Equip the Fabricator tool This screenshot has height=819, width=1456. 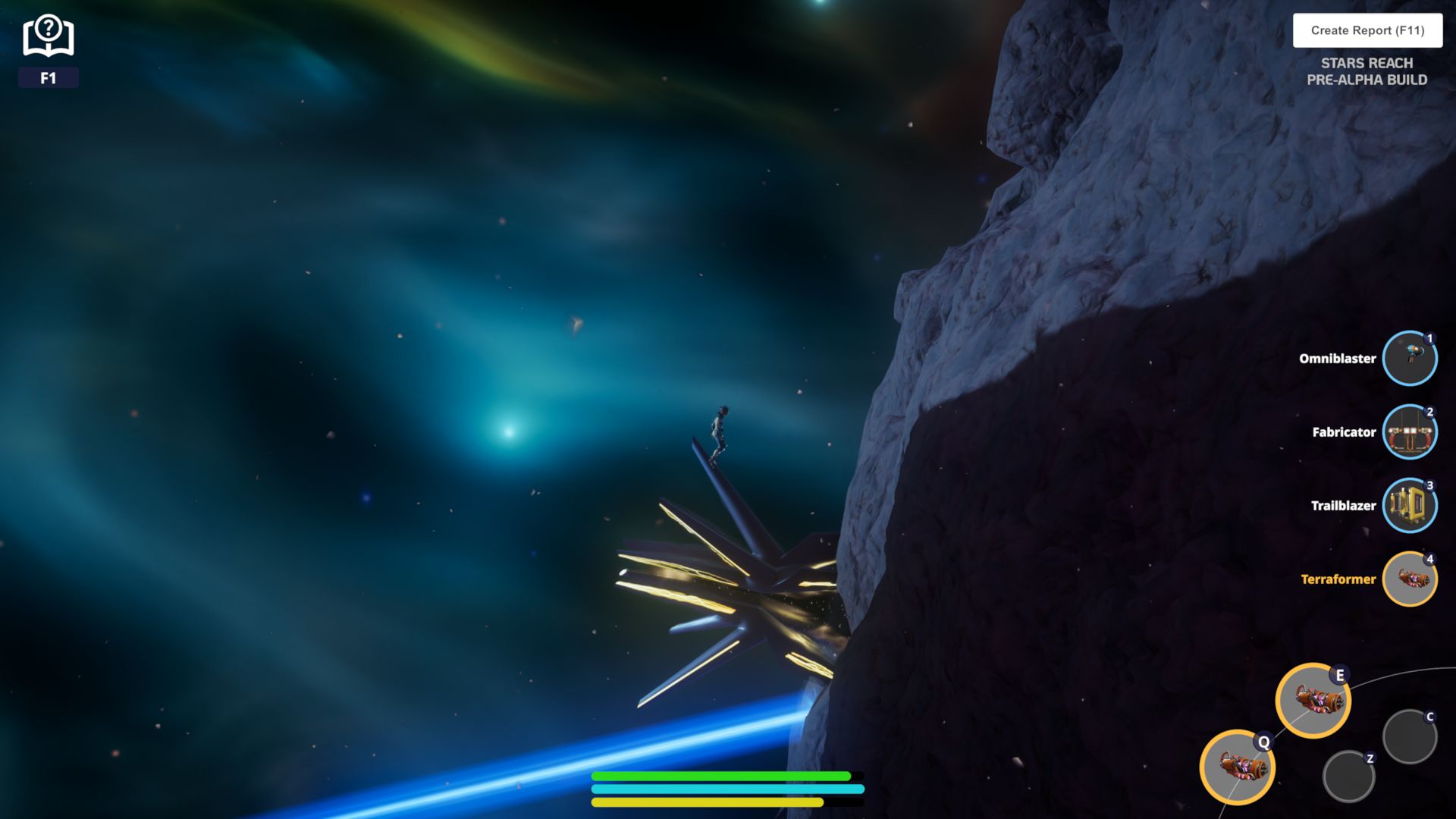[1409, 432]
